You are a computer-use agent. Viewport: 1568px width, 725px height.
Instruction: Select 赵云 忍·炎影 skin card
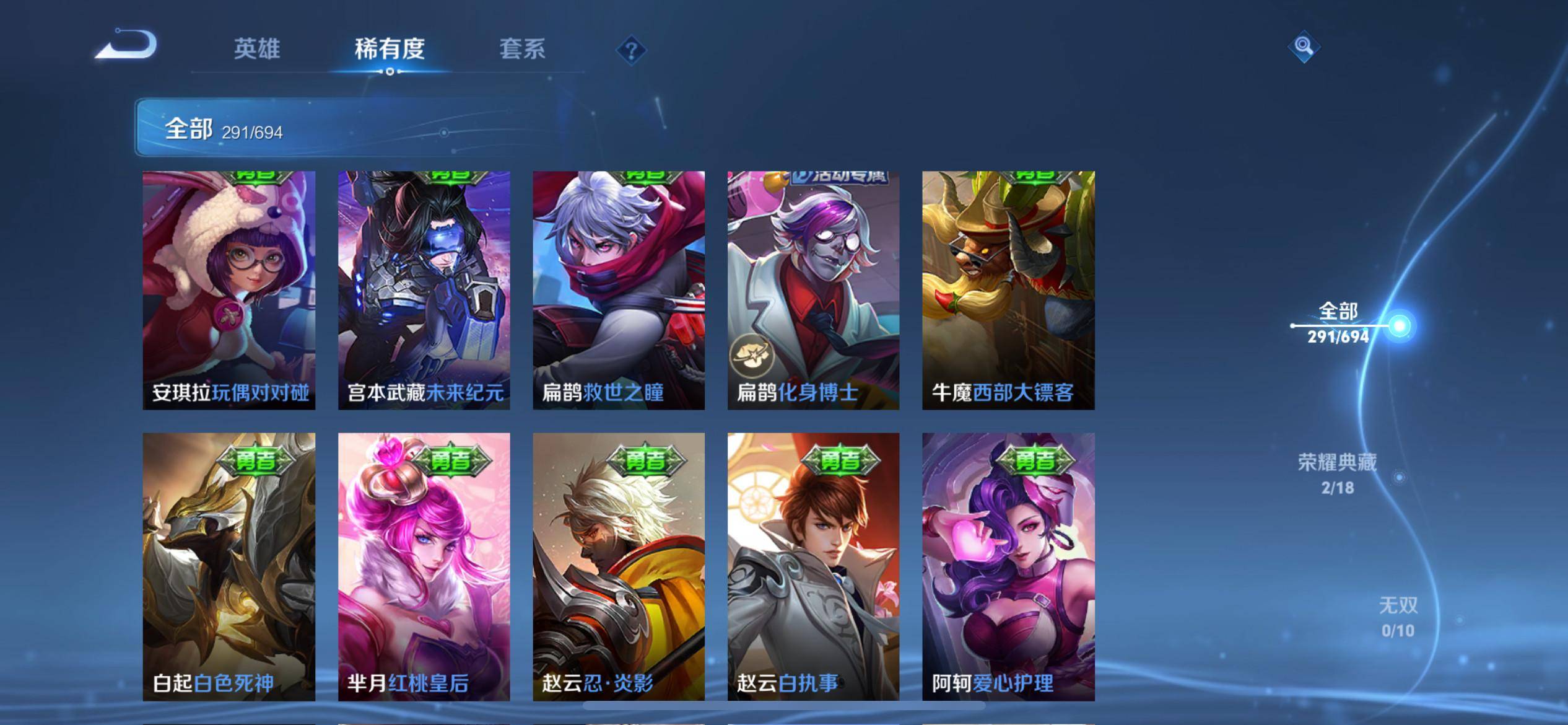pos(619,566)
